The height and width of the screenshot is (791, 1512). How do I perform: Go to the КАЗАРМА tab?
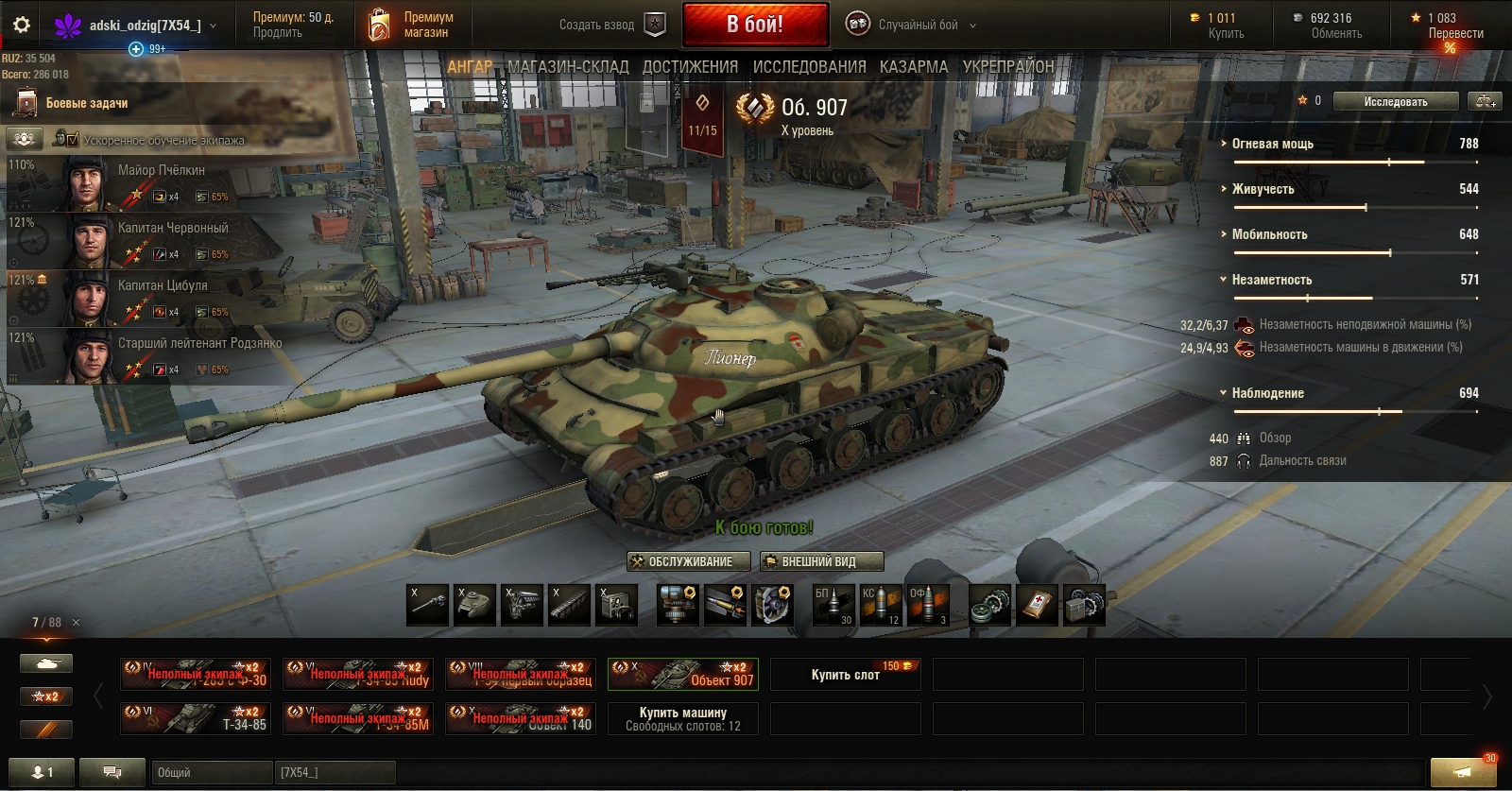pyautogui.click(x=913, y=66)
